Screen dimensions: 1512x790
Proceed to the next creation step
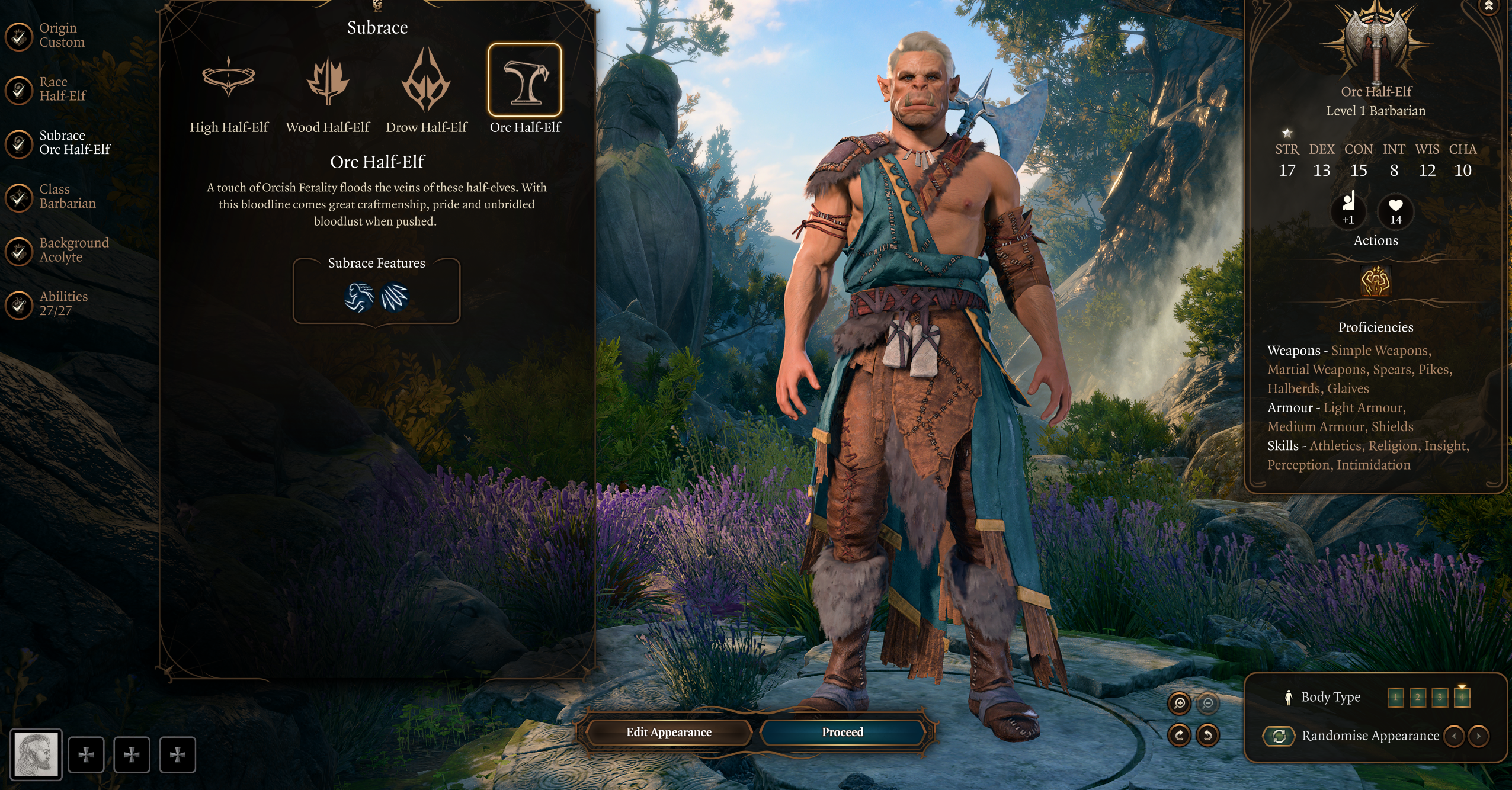point(843,732)
